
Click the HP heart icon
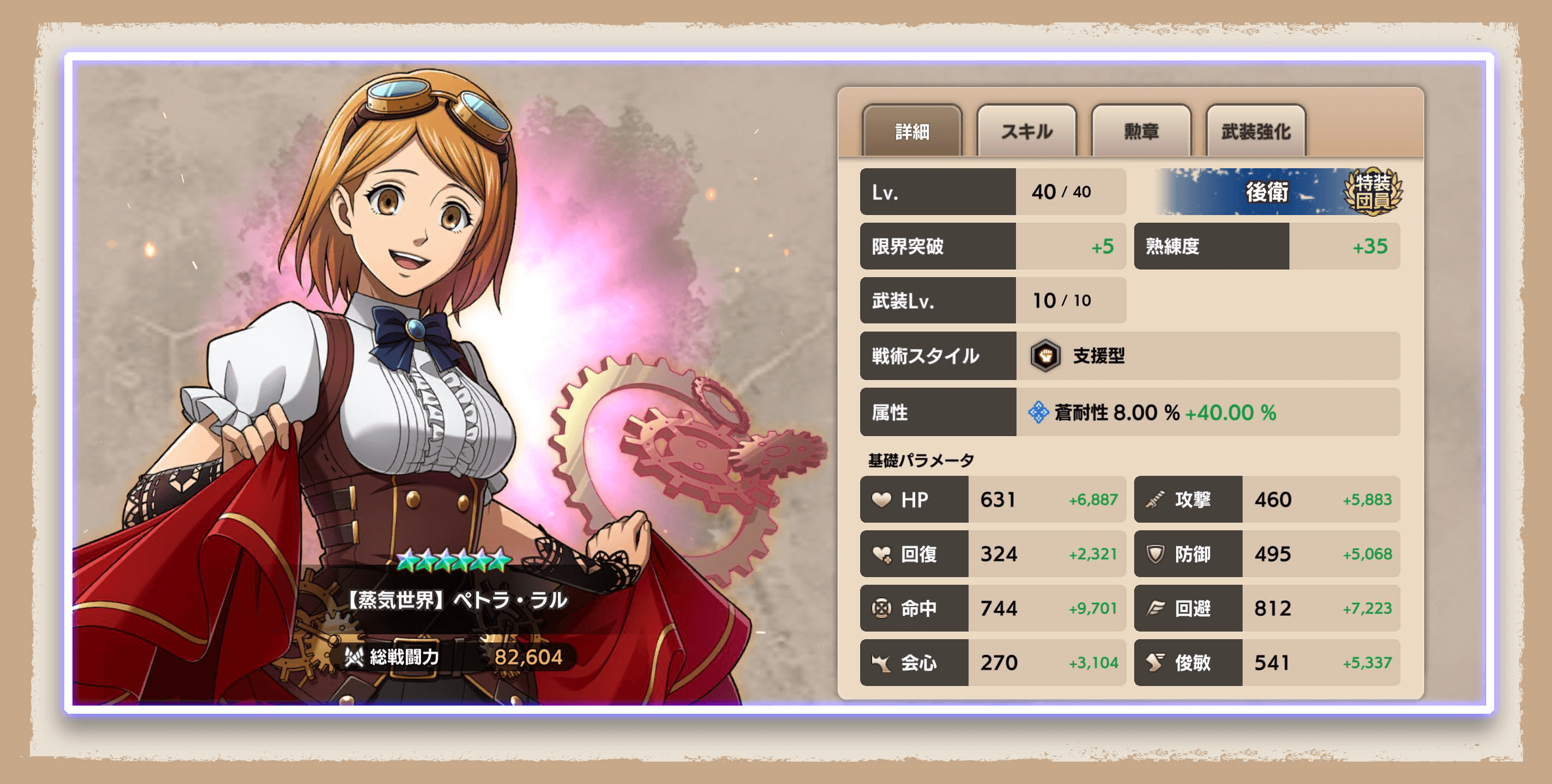point(882,500)
